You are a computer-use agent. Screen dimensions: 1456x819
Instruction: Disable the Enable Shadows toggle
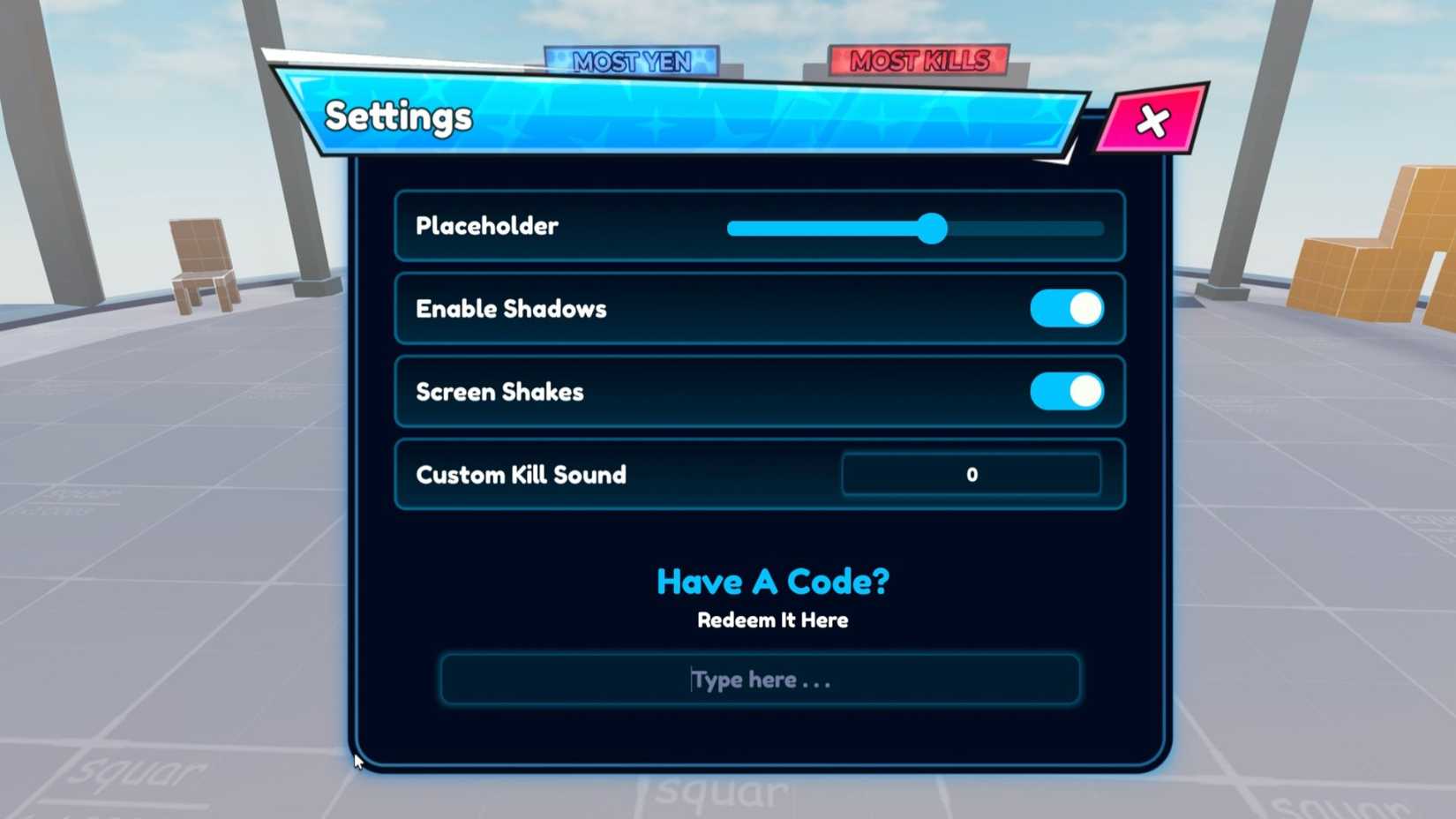point(1068,308)
